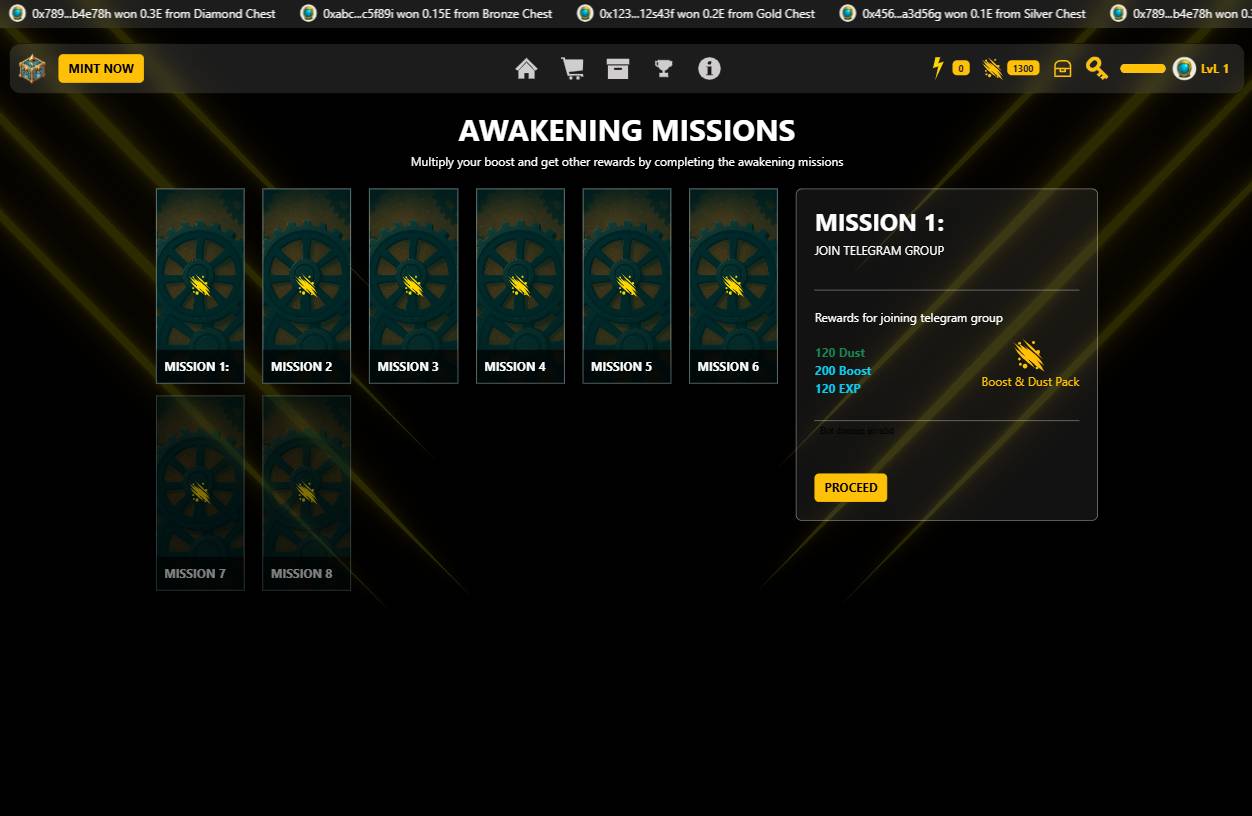Select the dimmed Mission 7 card
1252x816 pixels.
tap(200, 493)
